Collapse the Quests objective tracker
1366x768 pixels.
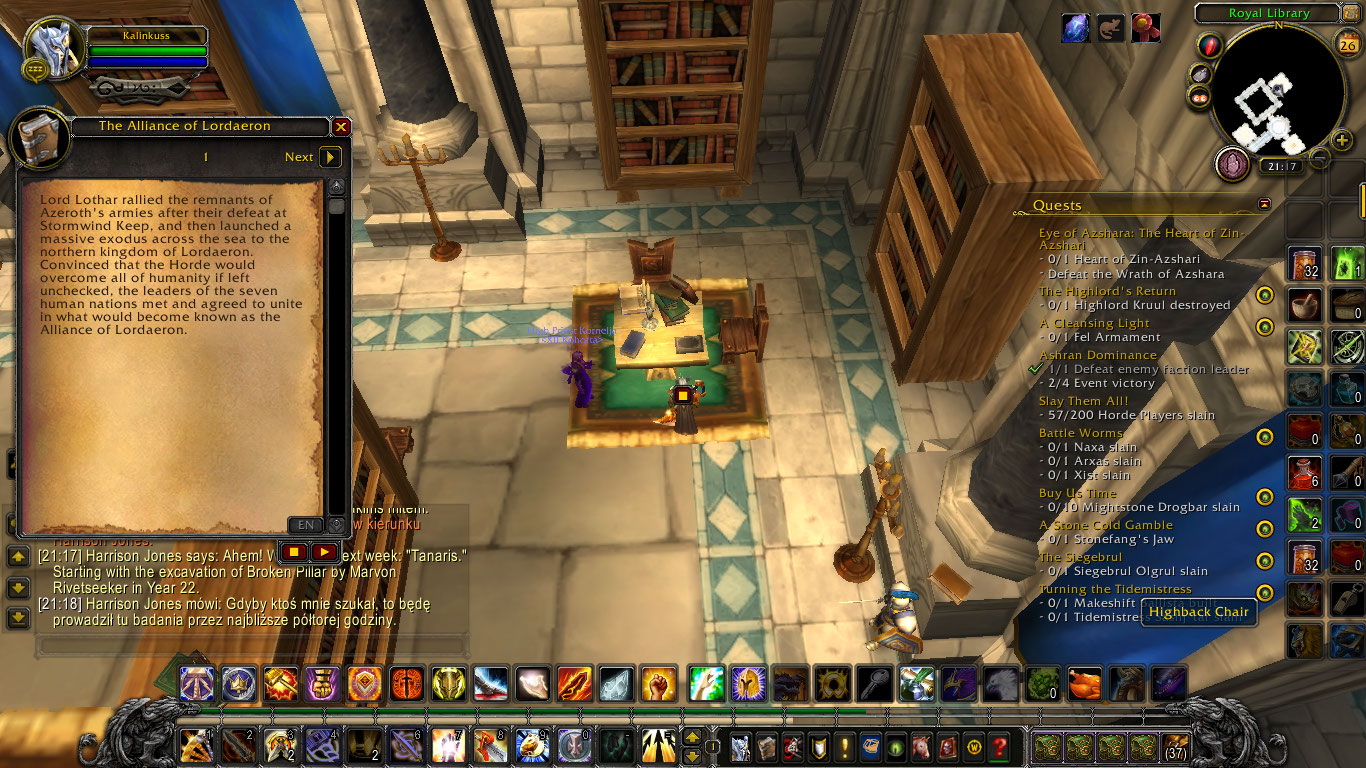click(1264, 204)
